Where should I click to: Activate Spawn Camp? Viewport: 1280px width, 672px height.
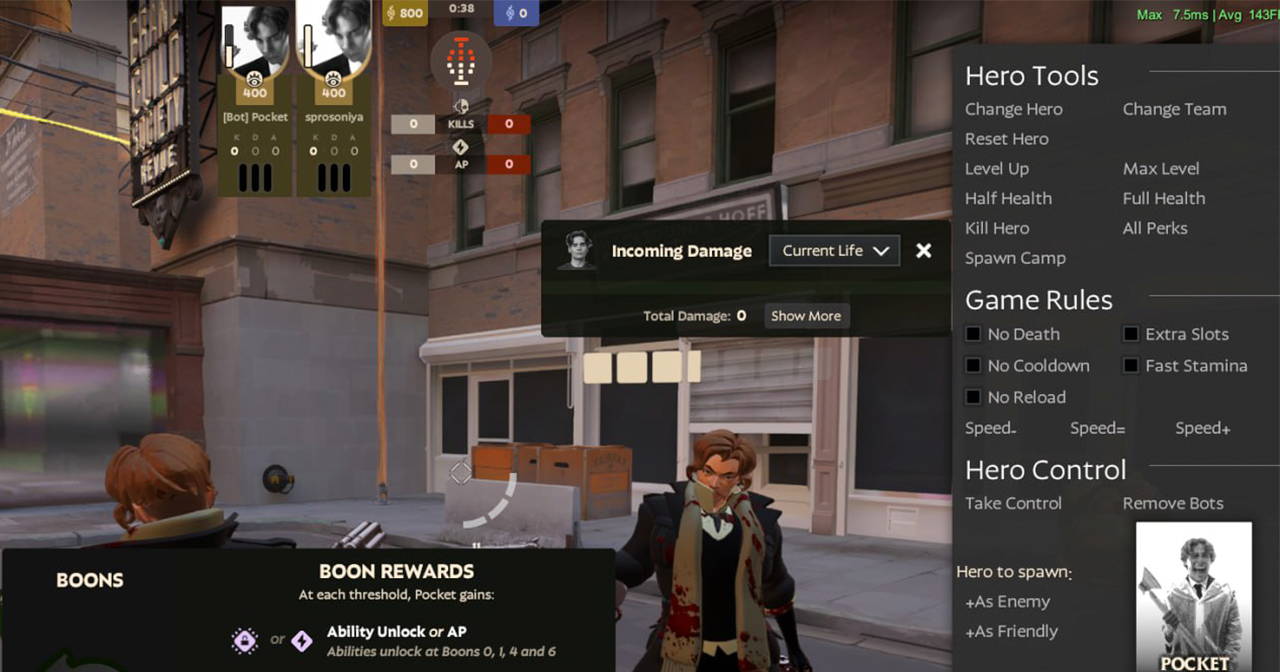click(x=1015, y=258)
